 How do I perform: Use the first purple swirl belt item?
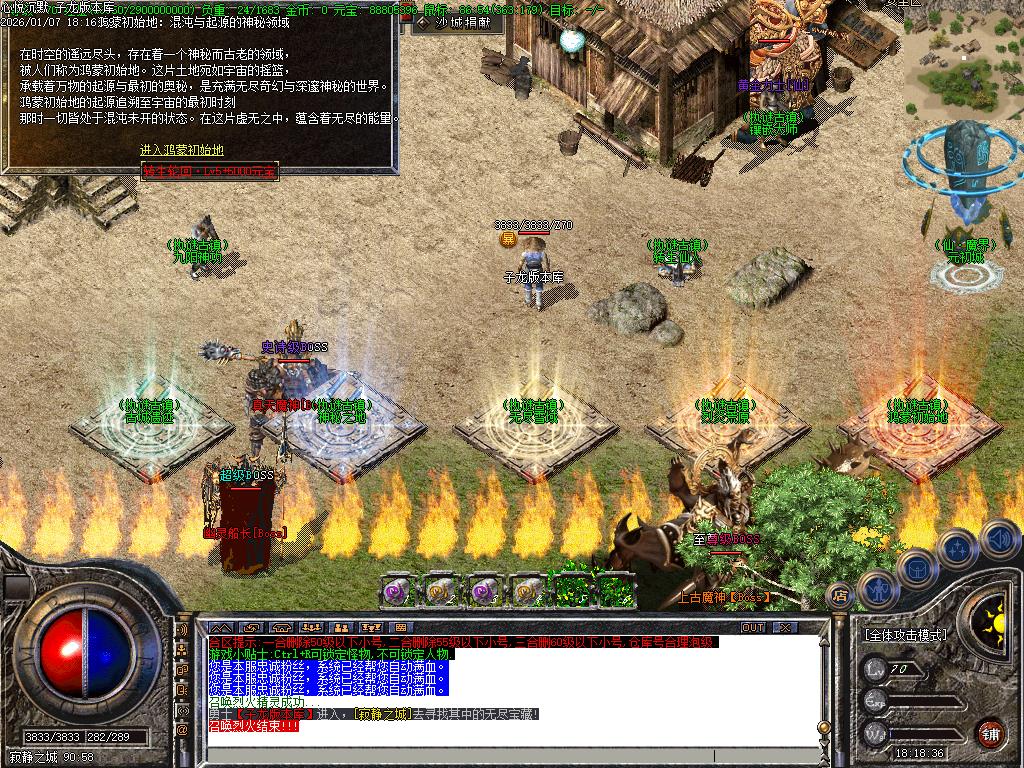[x=397, y=591]
